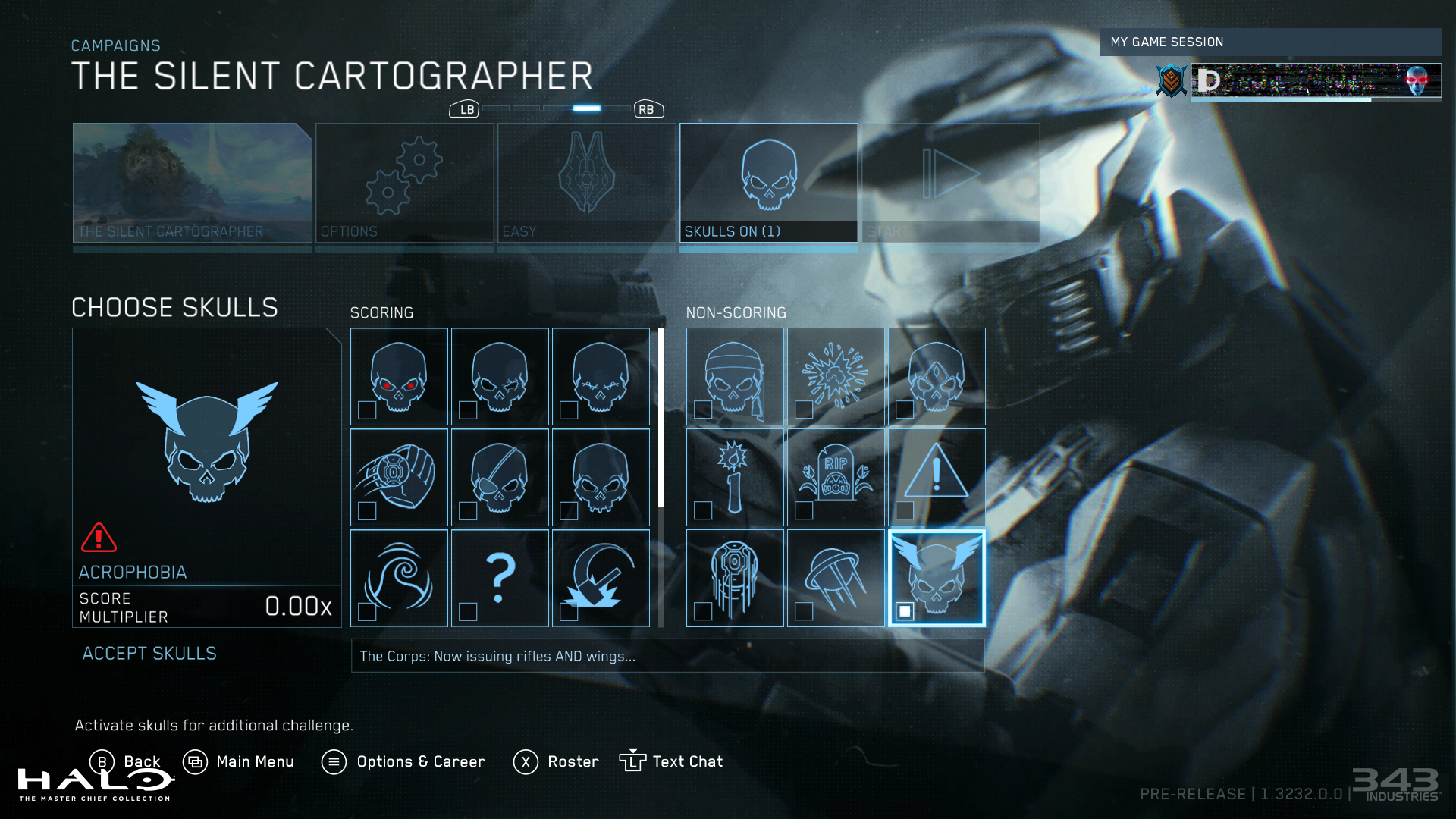Accept Skulls selection

149,654
